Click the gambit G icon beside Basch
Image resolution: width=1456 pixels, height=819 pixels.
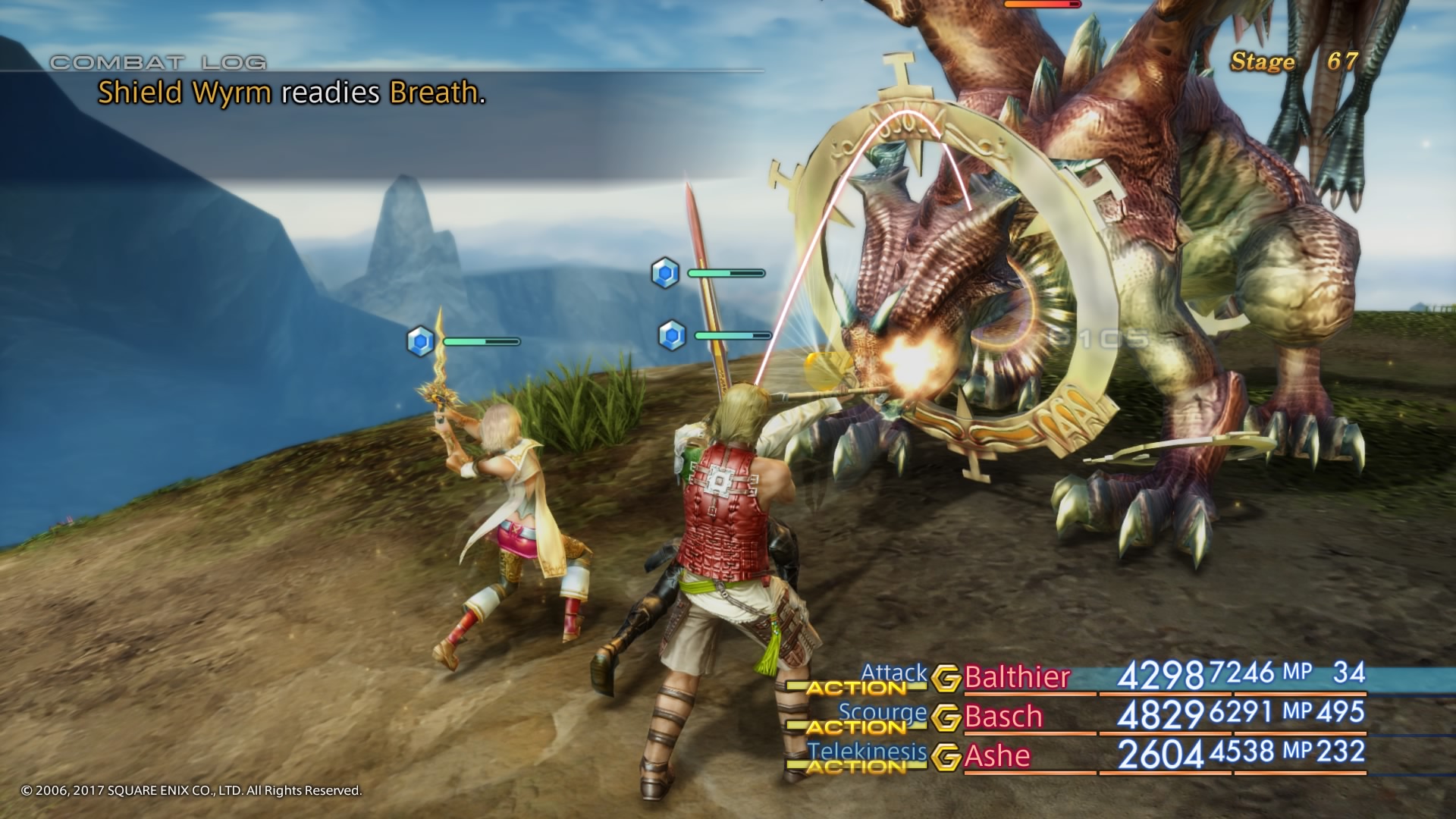[x=946, y=717]
